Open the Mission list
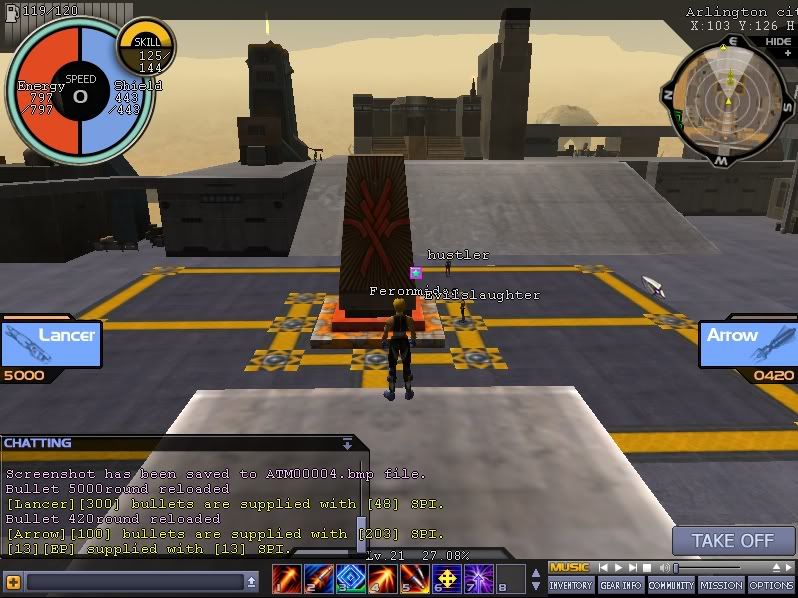 (x=721, y=585)
